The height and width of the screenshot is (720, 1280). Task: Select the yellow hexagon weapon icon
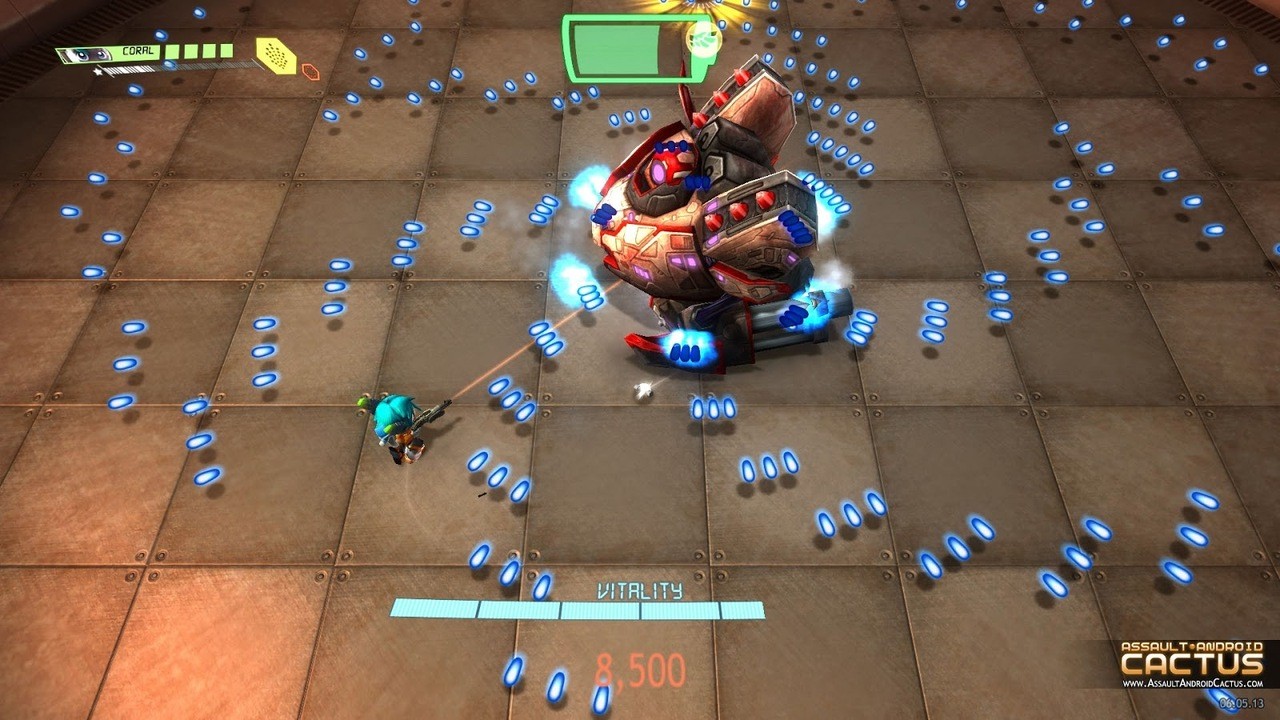pos(275,56)
